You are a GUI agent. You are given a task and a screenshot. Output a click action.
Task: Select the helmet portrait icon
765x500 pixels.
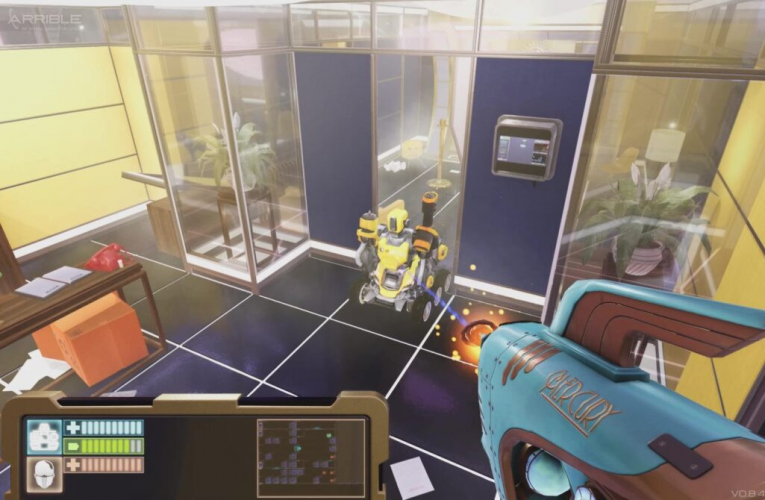(x=43, y=475)
